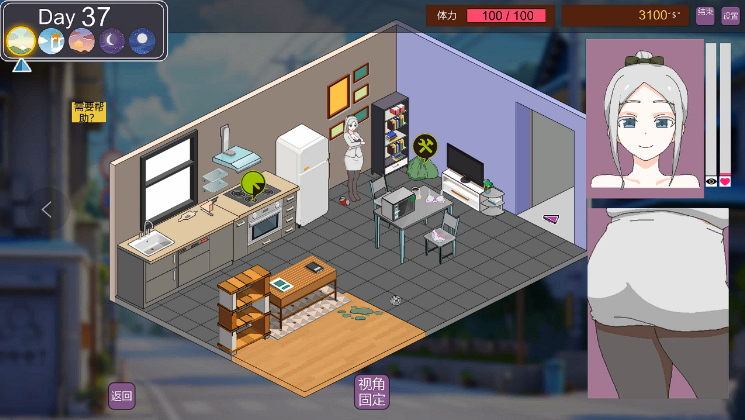
Task: Toggle the 视角固定 (fixed view) button
Action: [371, 392]
